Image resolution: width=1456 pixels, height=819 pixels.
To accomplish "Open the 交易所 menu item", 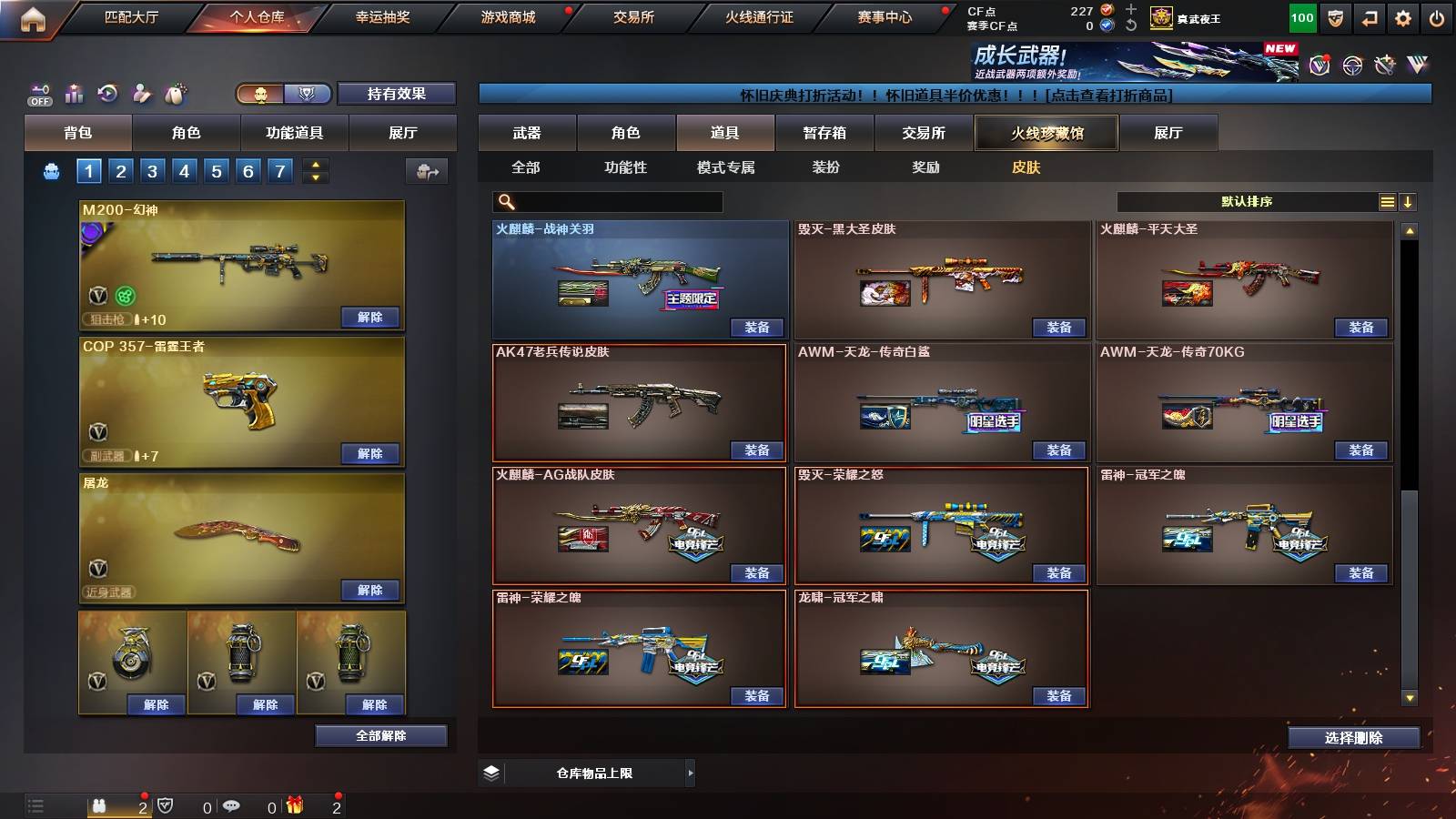I will [x=632, y=17].
